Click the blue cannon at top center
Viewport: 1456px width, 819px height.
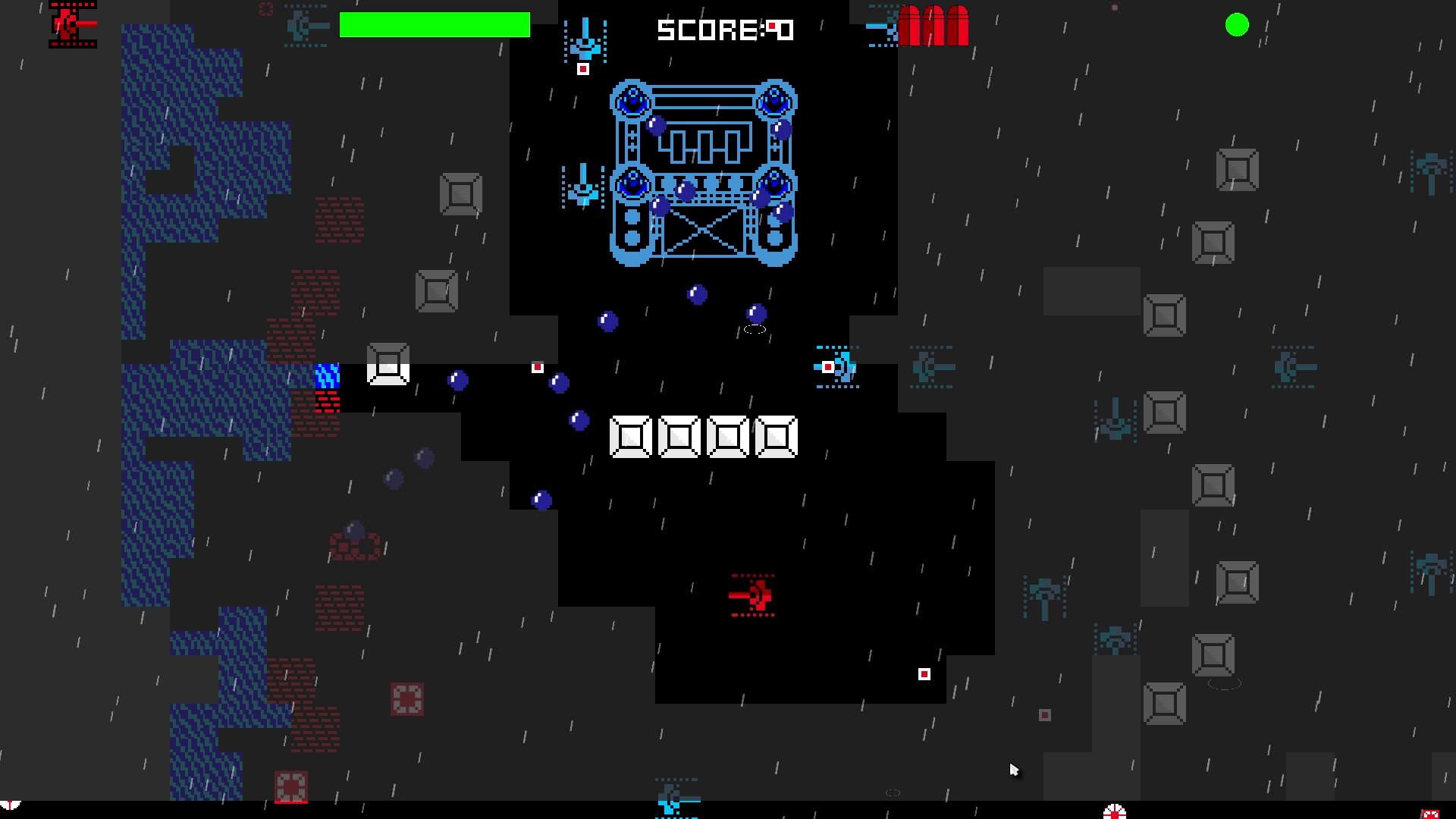(585, 45)
